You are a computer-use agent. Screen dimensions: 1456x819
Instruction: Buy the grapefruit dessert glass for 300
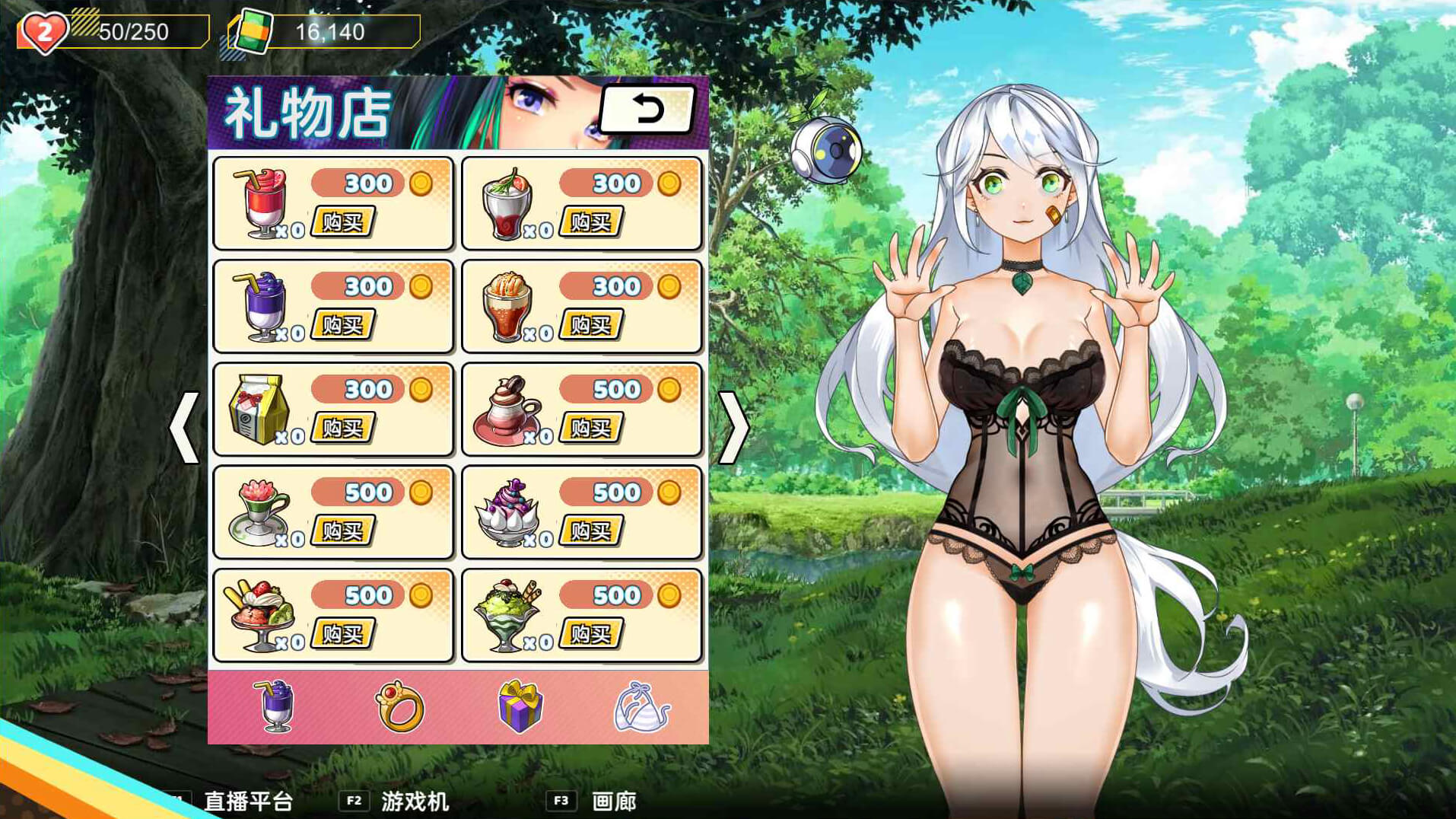click(x=591, y=222)
